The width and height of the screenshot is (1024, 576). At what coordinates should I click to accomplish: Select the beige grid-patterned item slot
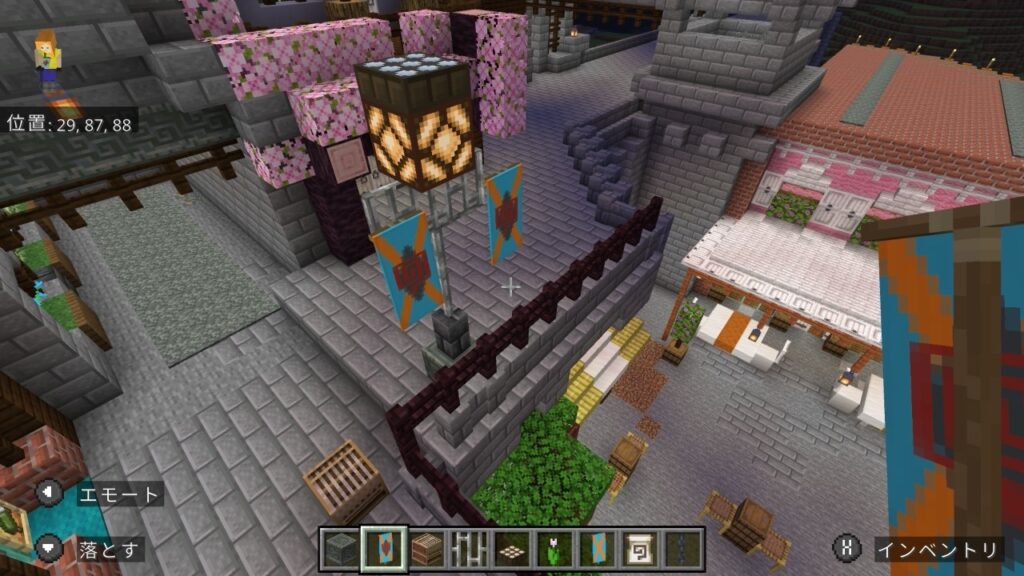point(512,549)
